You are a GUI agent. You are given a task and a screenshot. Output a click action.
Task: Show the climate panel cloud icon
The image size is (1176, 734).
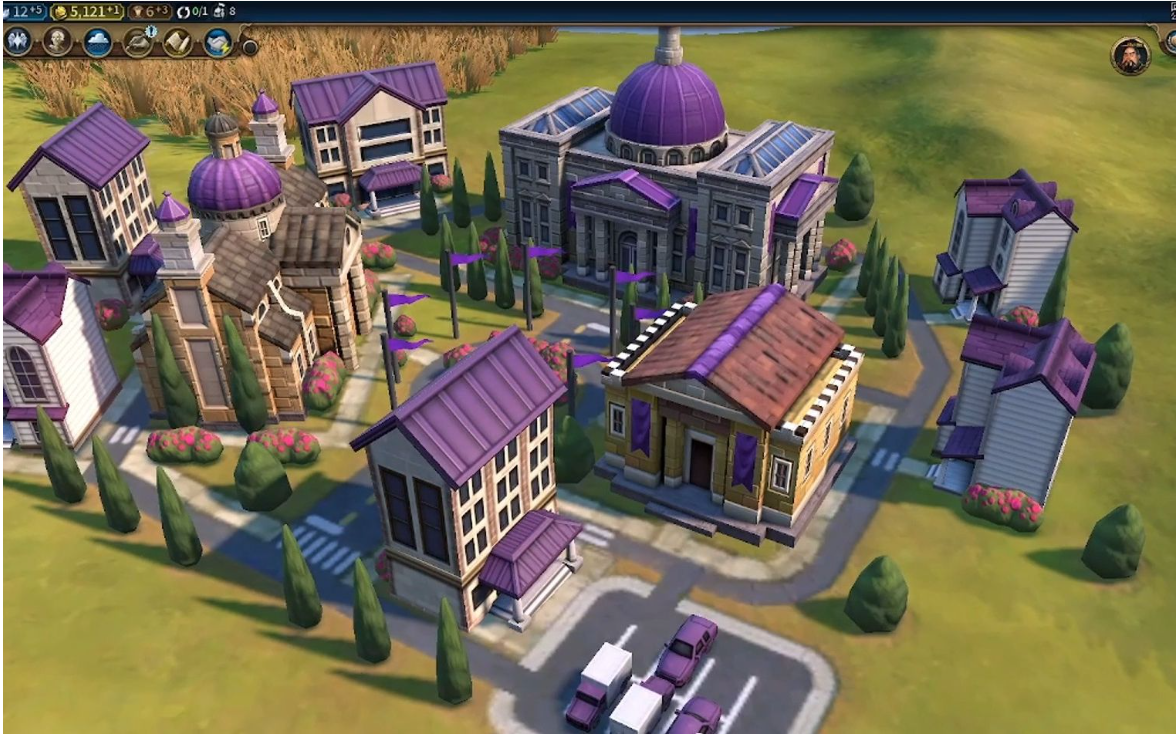[x=97, y=42]
